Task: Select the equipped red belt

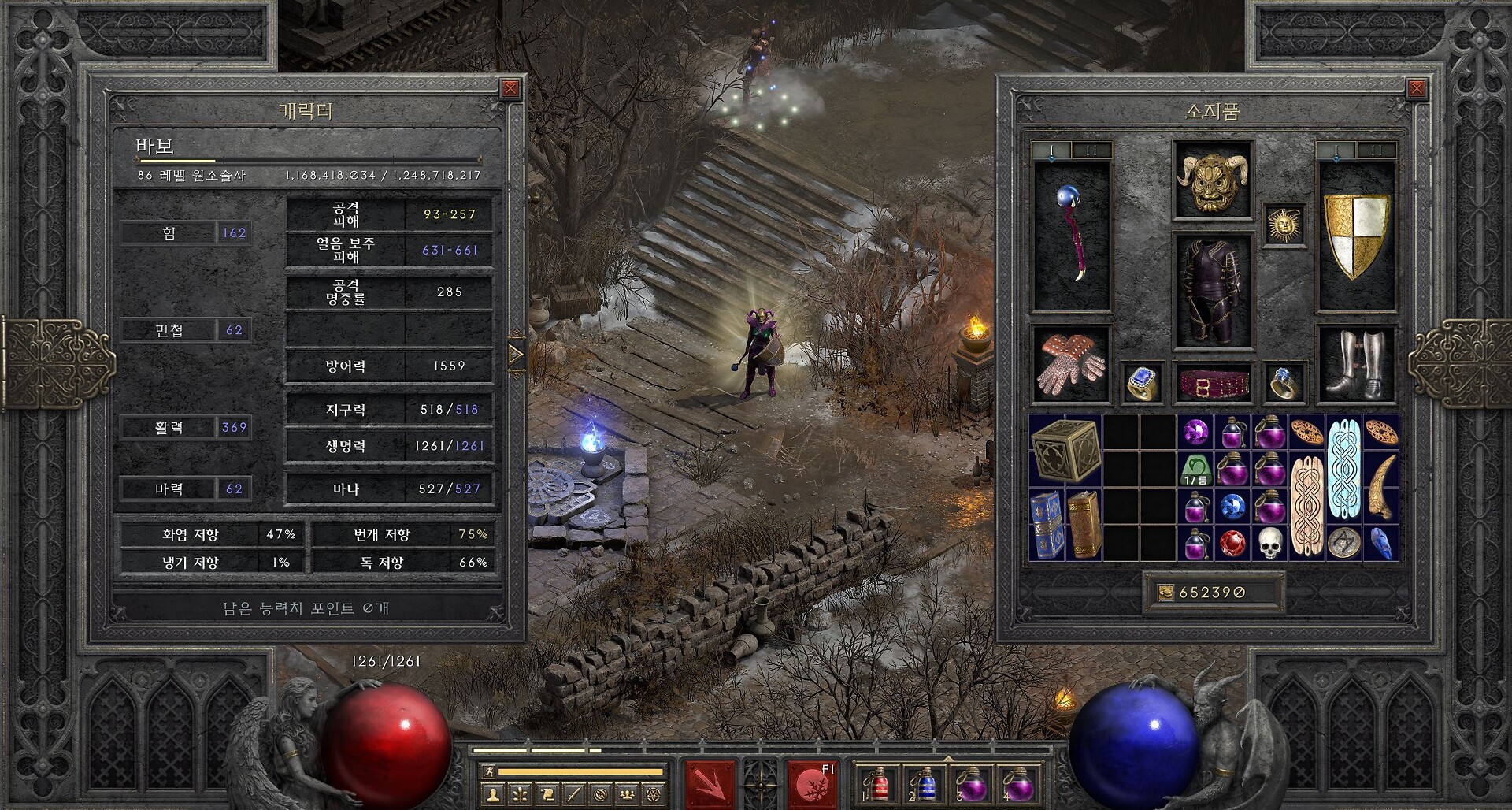Action: coord(1212,383)
